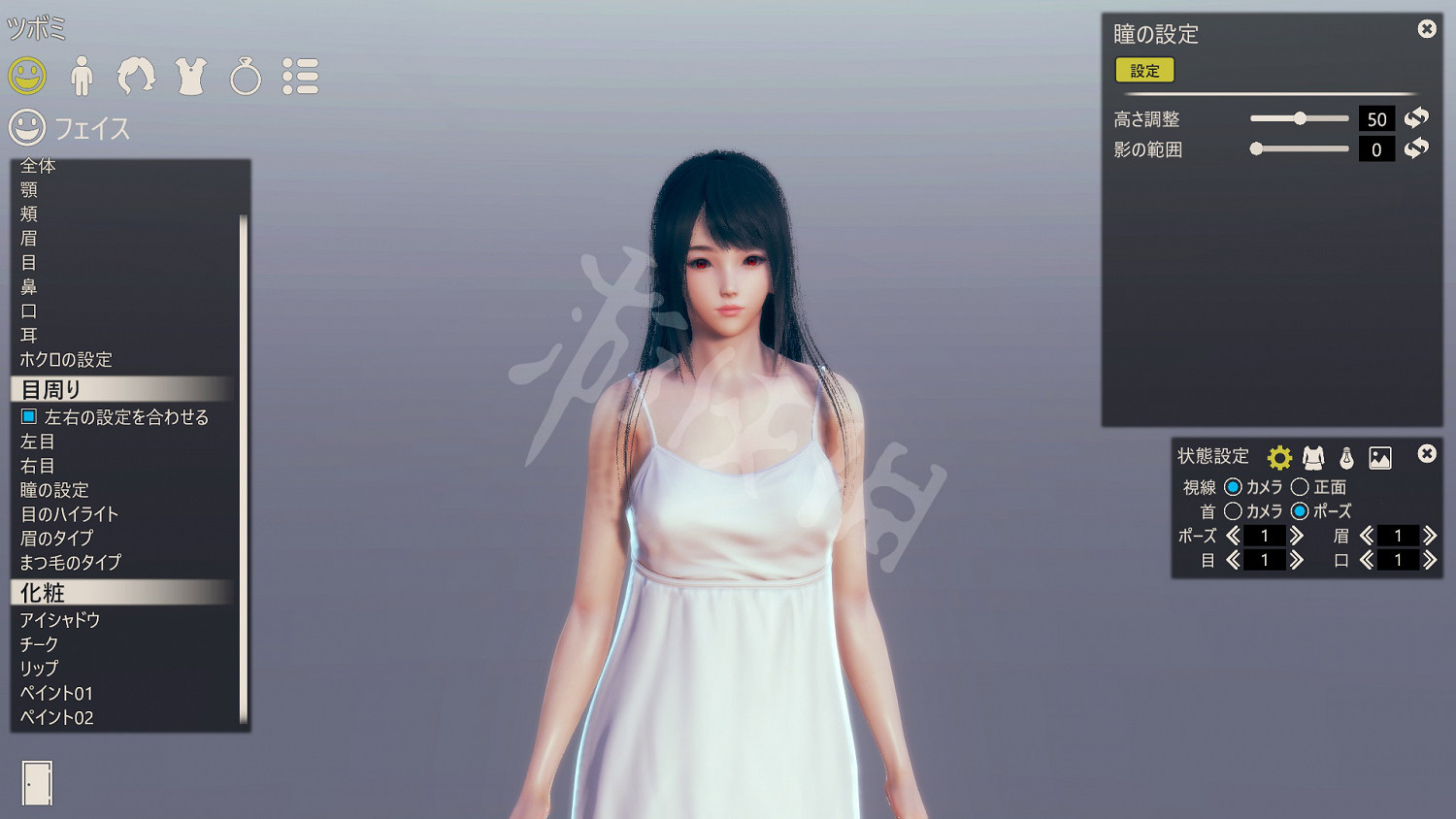
Task: Select カメラ radio button for 首
Action: (x=1233, y=511)
